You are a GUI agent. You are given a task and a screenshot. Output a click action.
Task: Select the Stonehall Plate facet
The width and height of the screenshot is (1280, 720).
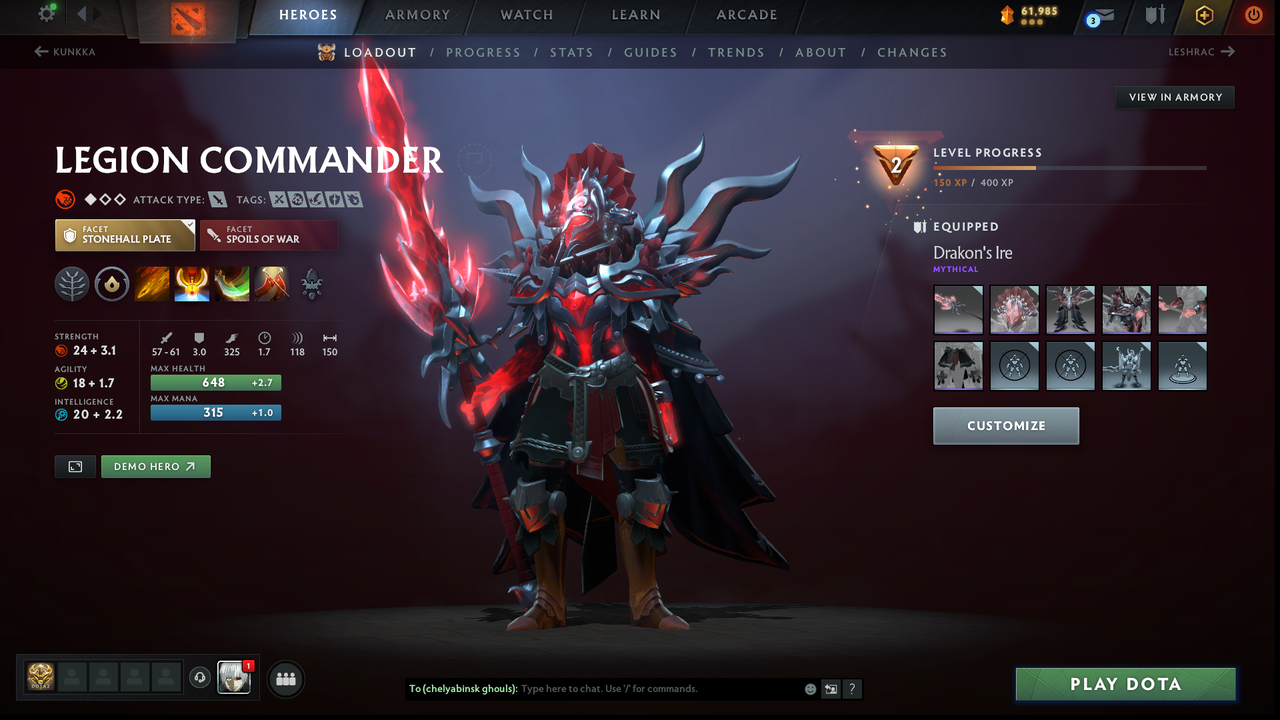(125, 236)
